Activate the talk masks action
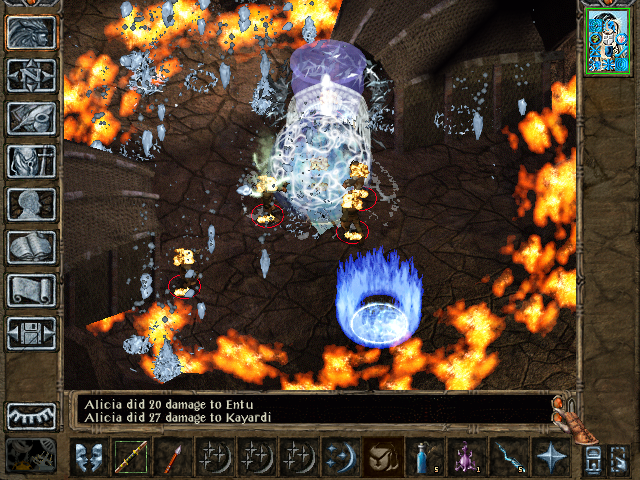 89,458
